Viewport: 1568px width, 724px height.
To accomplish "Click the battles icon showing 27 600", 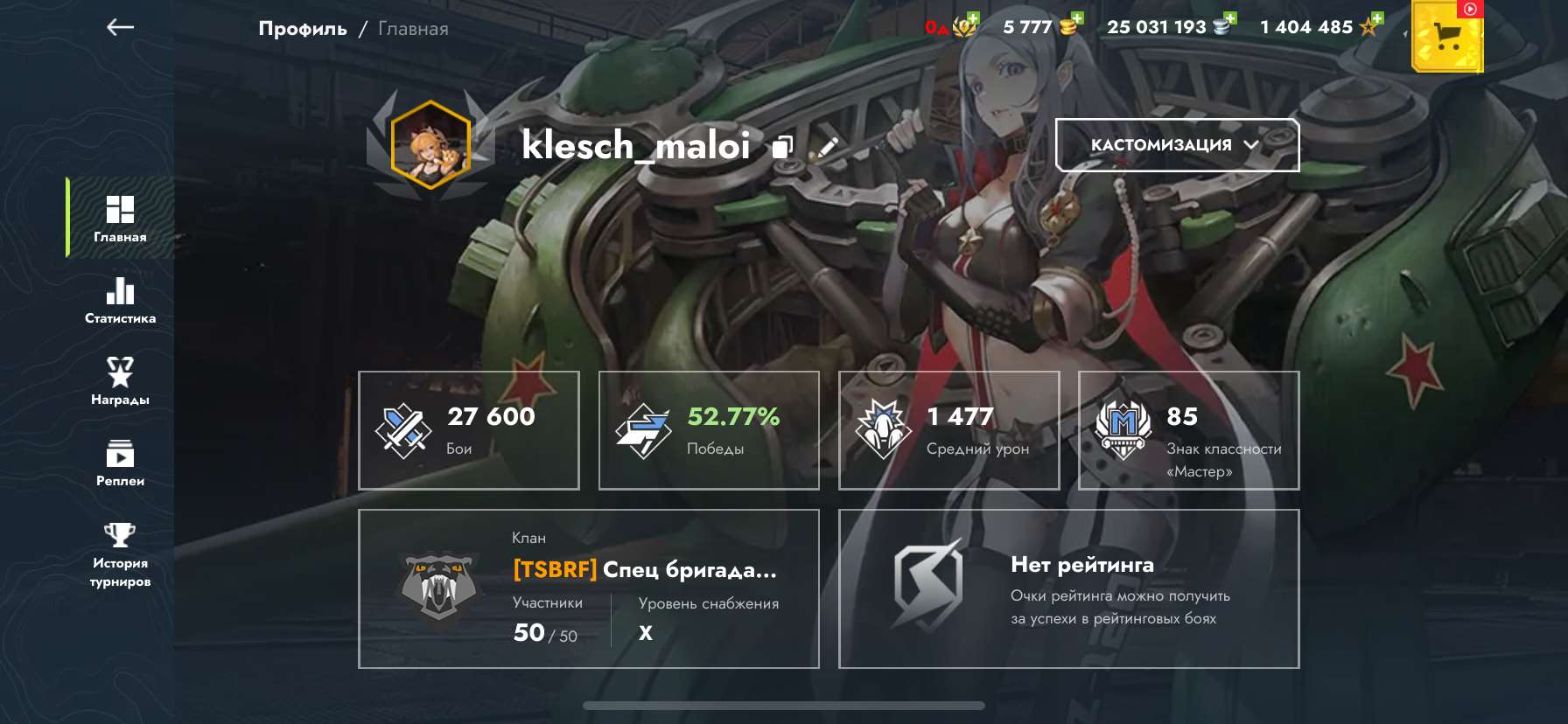I will point(402,428).
